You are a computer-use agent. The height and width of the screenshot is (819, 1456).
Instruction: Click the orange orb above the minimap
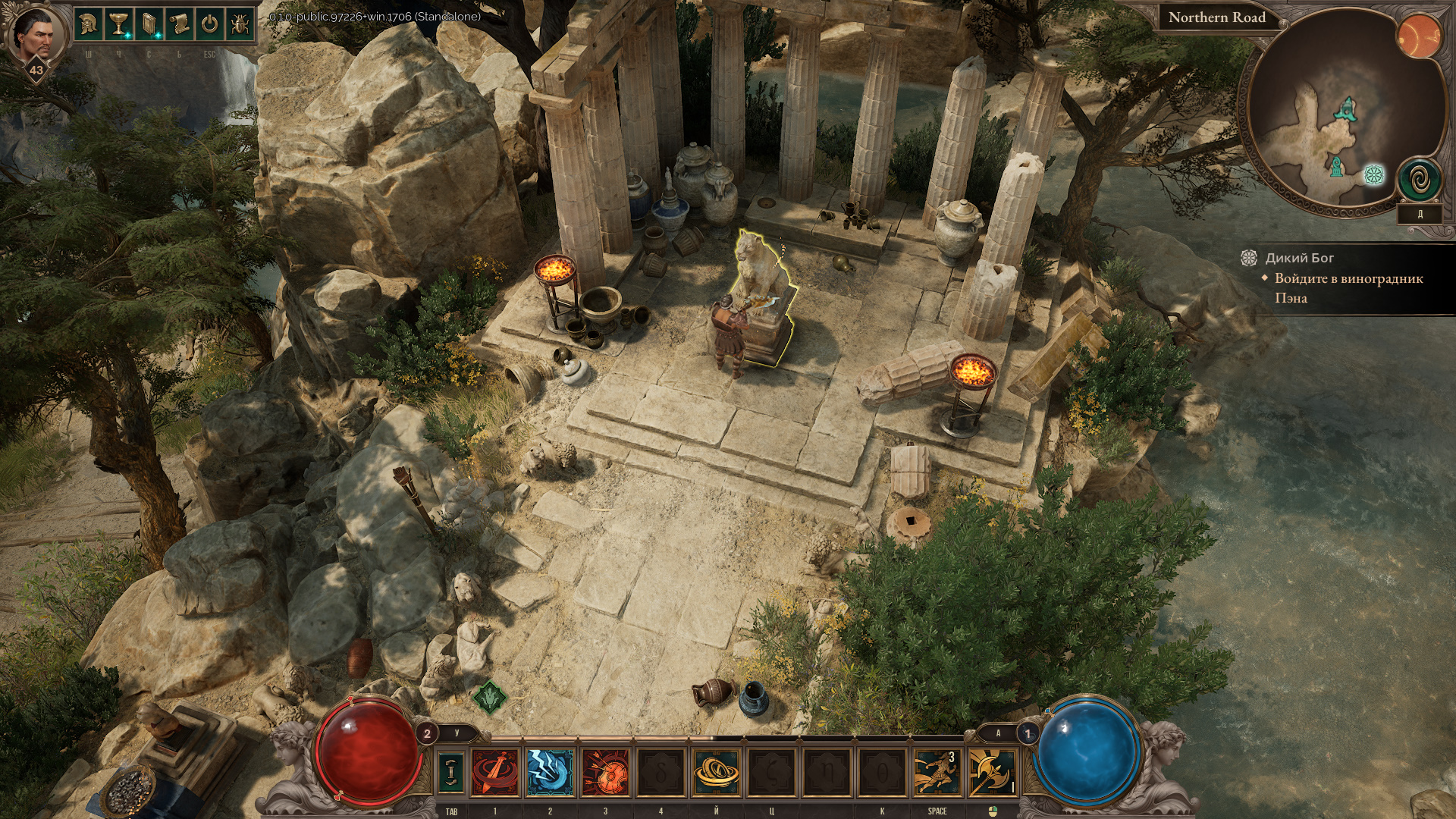coord(1418,36)
